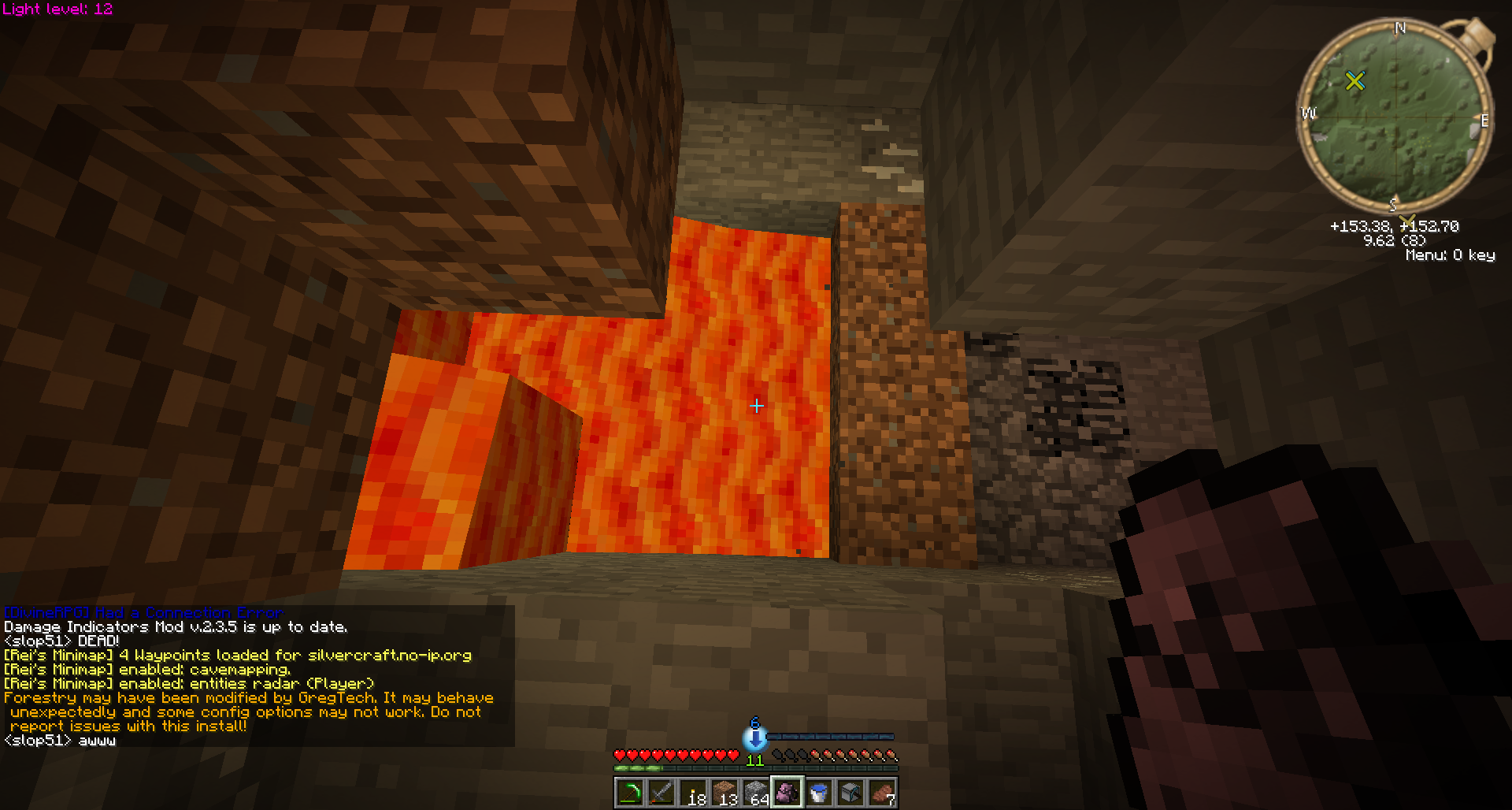1512x810 pixels.
Task: Choose the torch stack of 18
Action: (692, 793)
